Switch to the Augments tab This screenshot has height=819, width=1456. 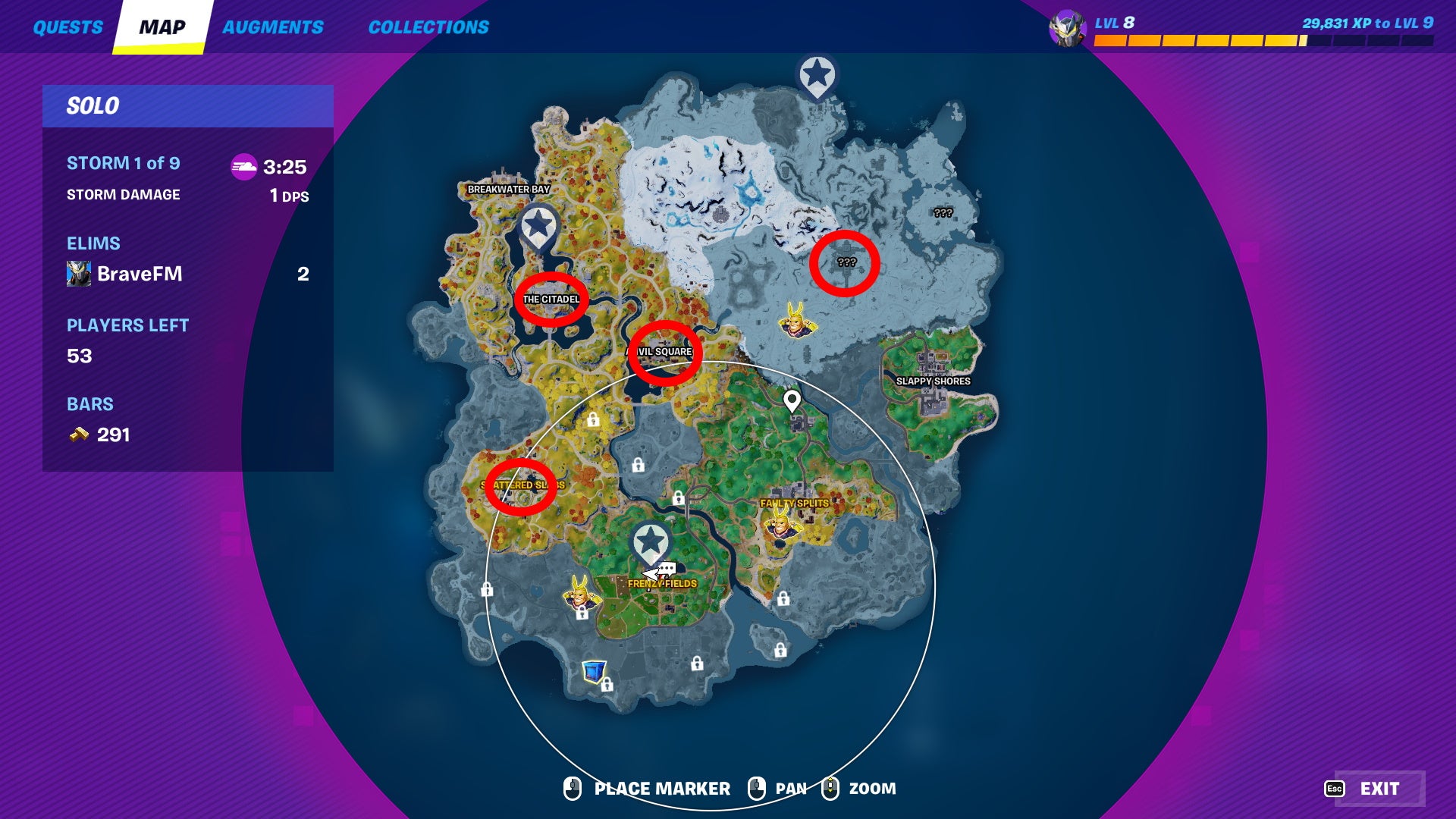(274, 27)
